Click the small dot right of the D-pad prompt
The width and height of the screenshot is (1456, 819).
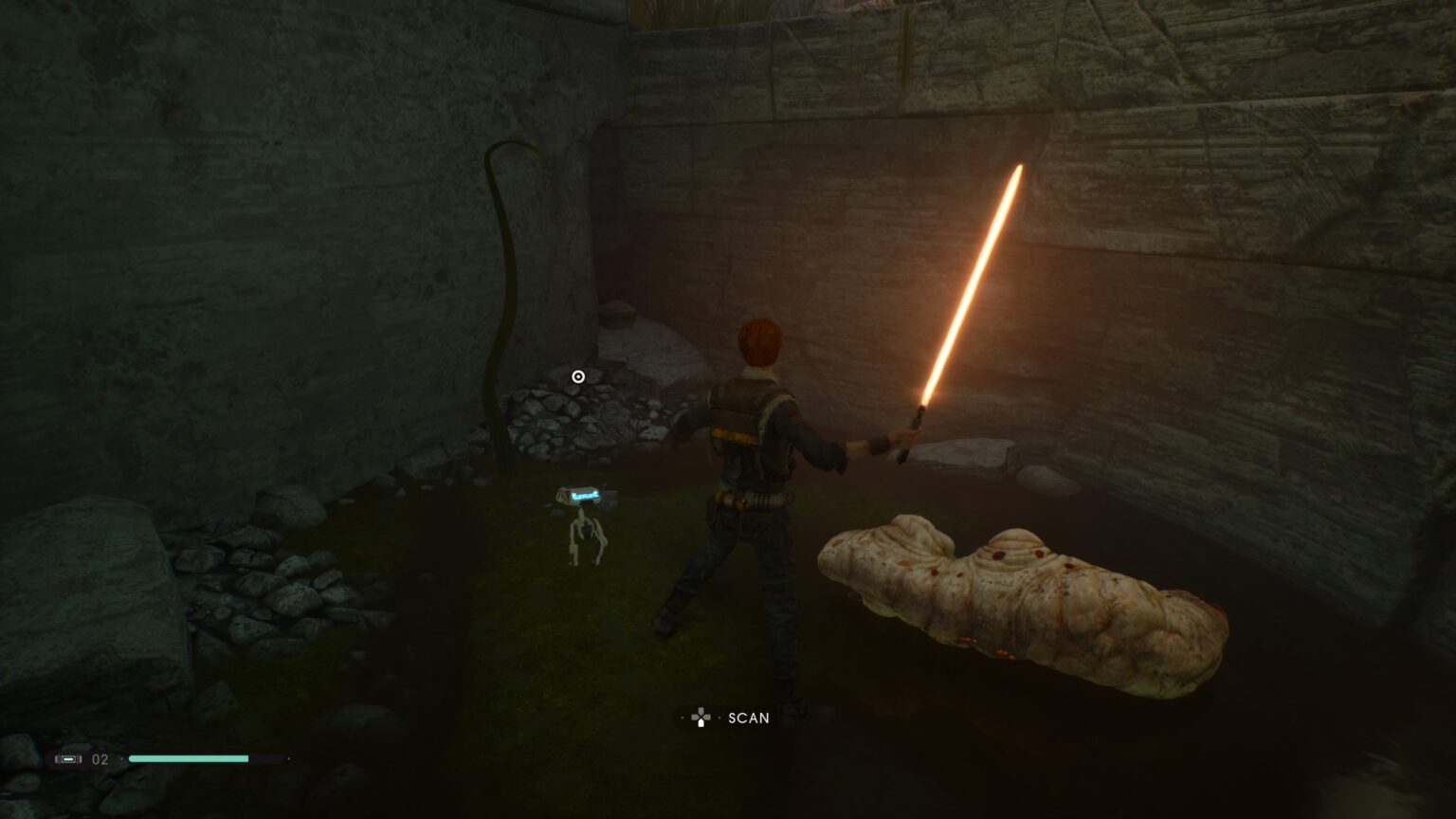point(719,718)
